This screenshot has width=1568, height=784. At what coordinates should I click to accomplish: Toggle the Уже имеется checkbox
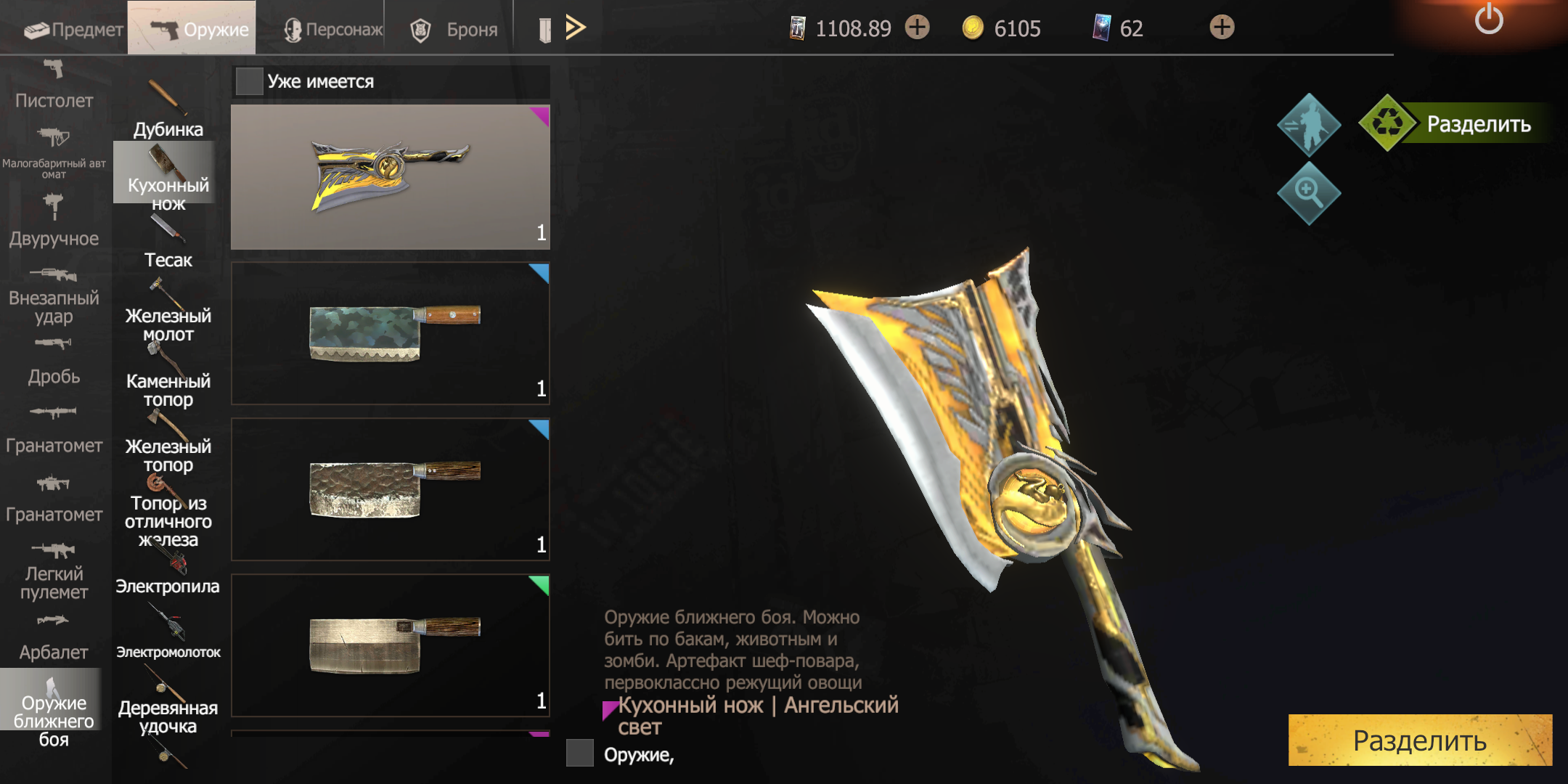coord(249,81)
